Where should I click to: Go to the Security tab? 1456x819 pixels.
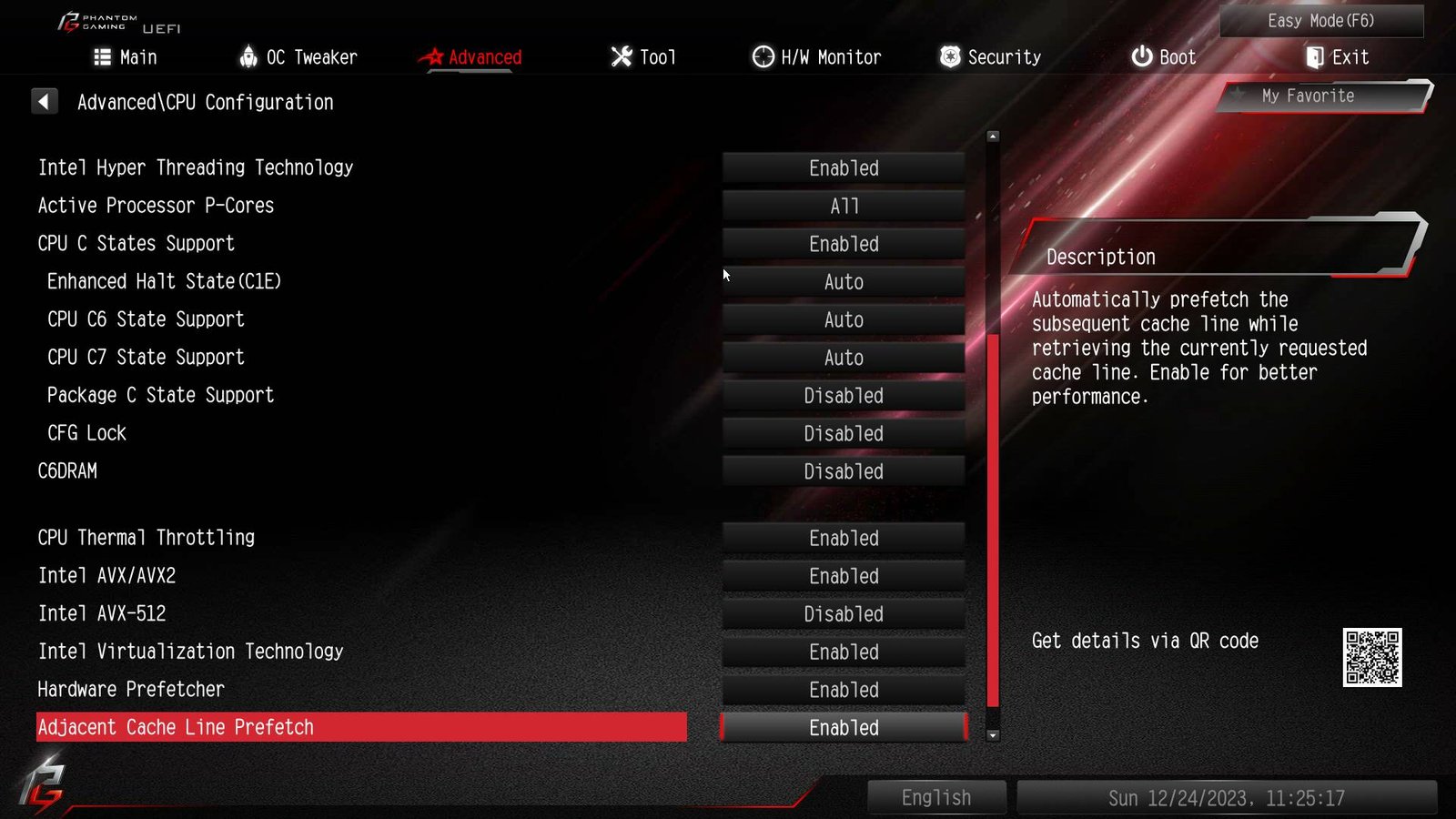[x=990, y=57]
